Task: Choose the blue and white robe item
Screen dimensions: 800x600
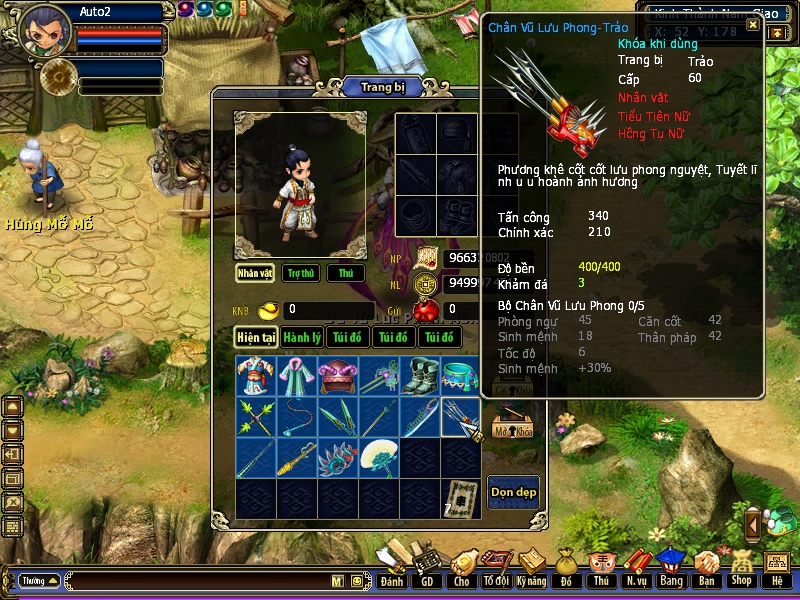Action: [x=256, y=376]
